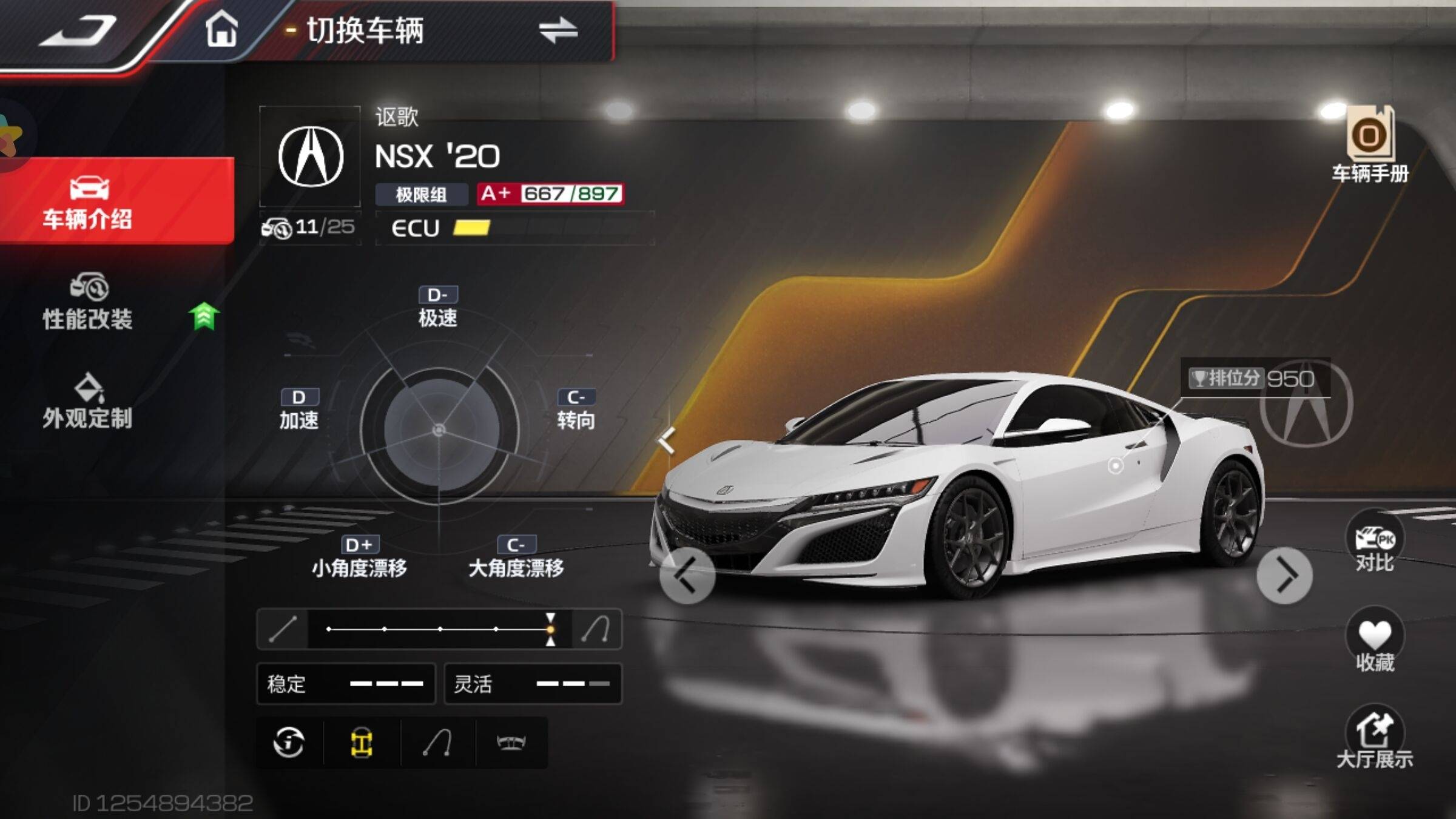This screenshot has width=1456, height=819.
Task: Select the spoiler icon in bottom toolbar
Action: tap(511, 743)
